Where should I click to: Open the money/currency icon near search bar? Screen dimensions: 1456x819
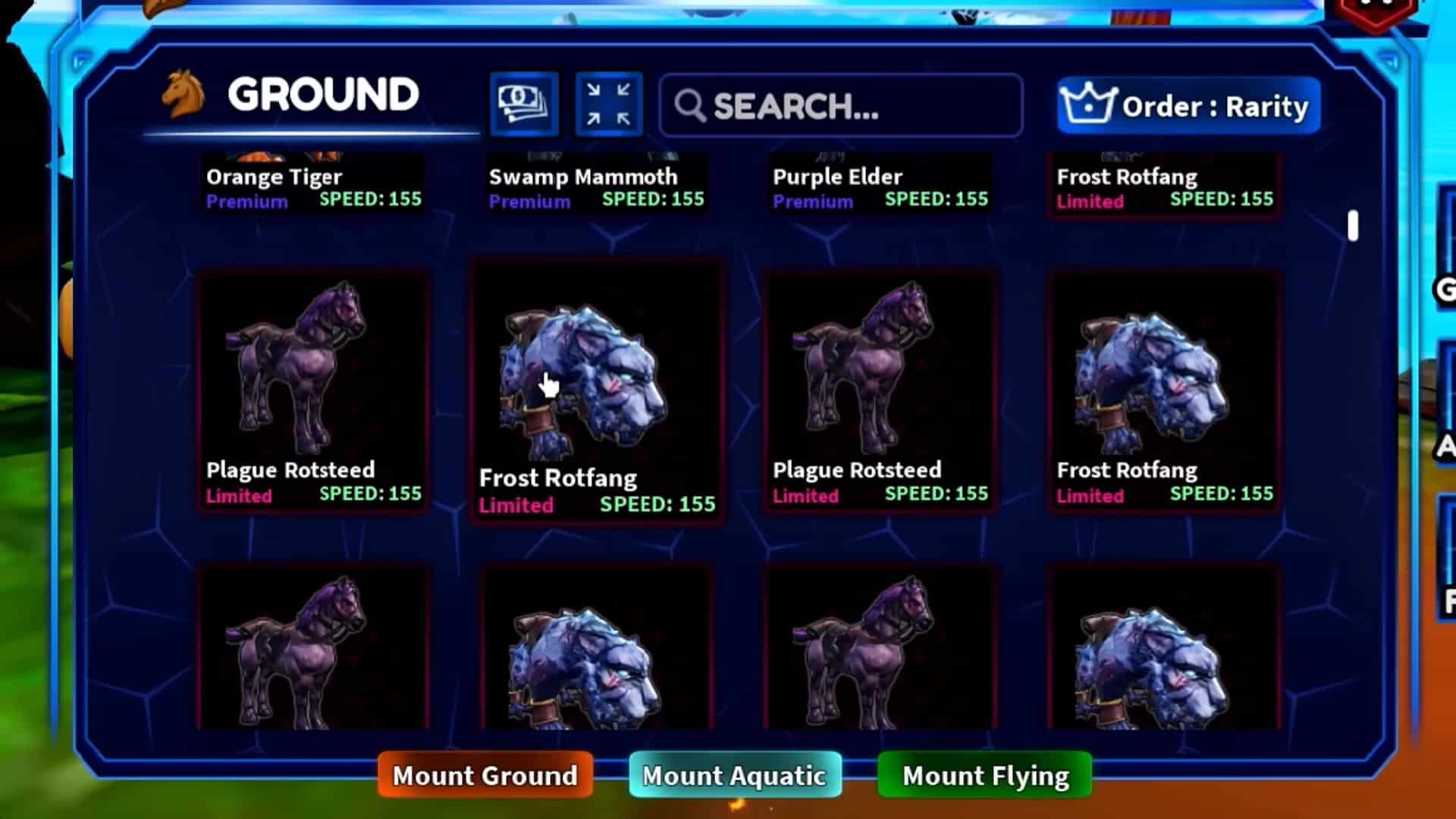pos(523,104)
